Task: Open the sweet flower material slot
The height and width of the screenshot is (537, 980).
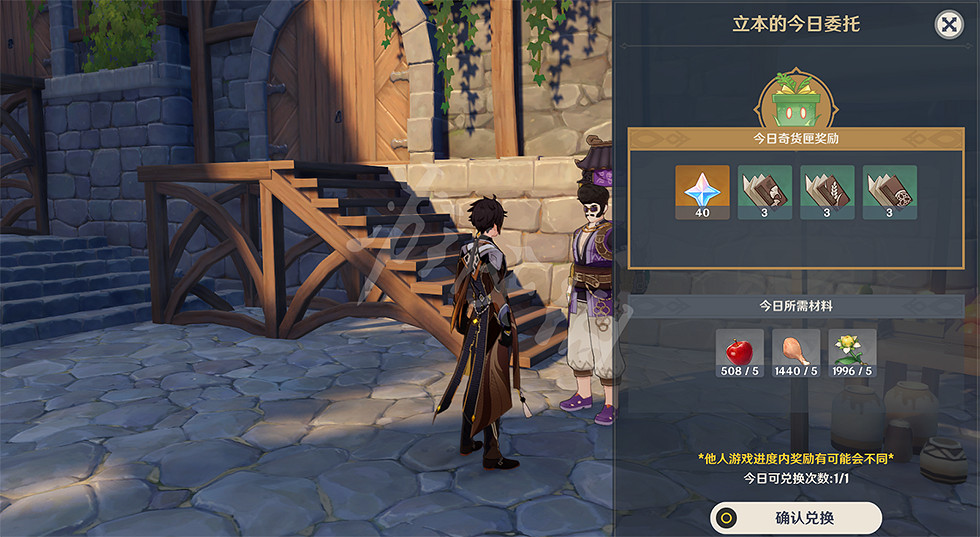Action: coord(852,353)
